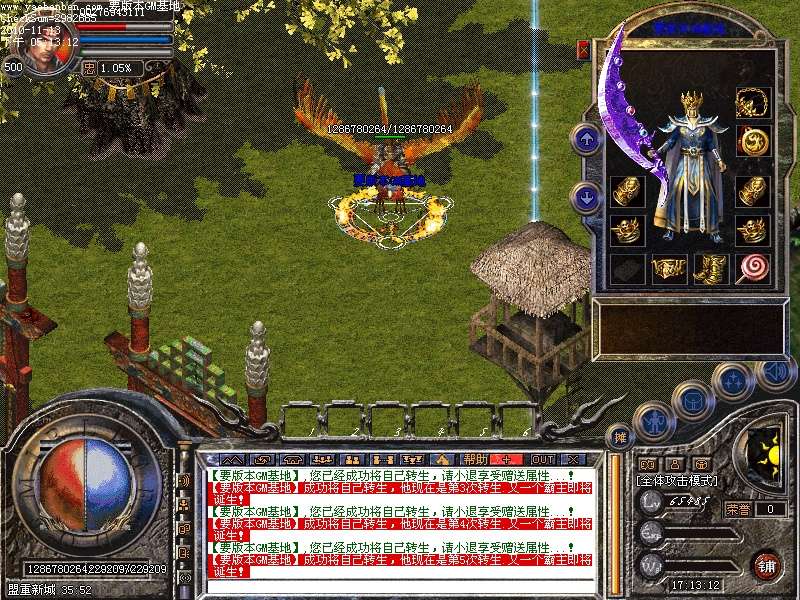Click the down arrow beside the equipment panel

pos(586,195)
